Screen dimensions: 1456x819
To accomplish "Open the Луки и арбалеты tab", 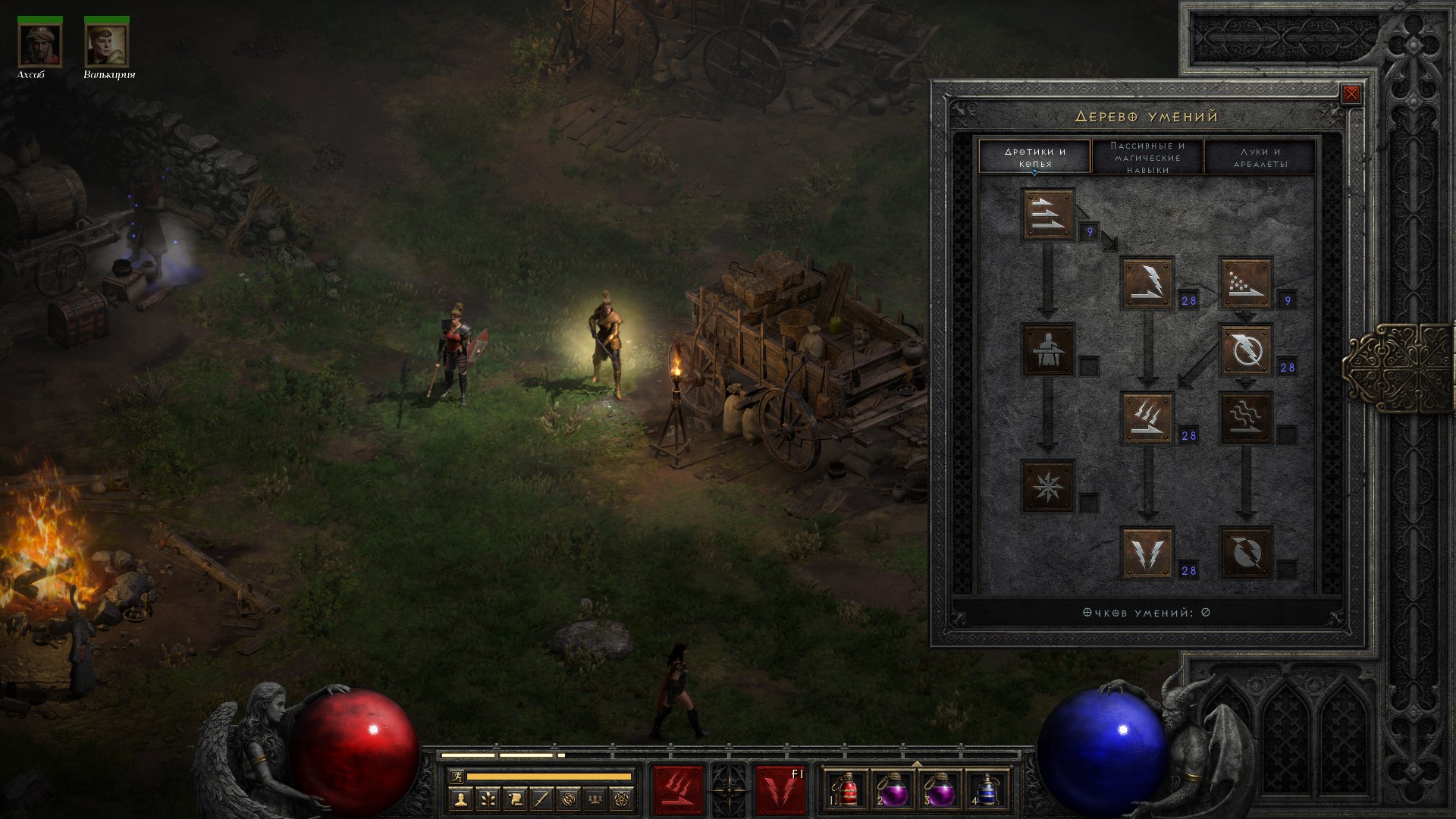I will click(x=1260, y=157).
